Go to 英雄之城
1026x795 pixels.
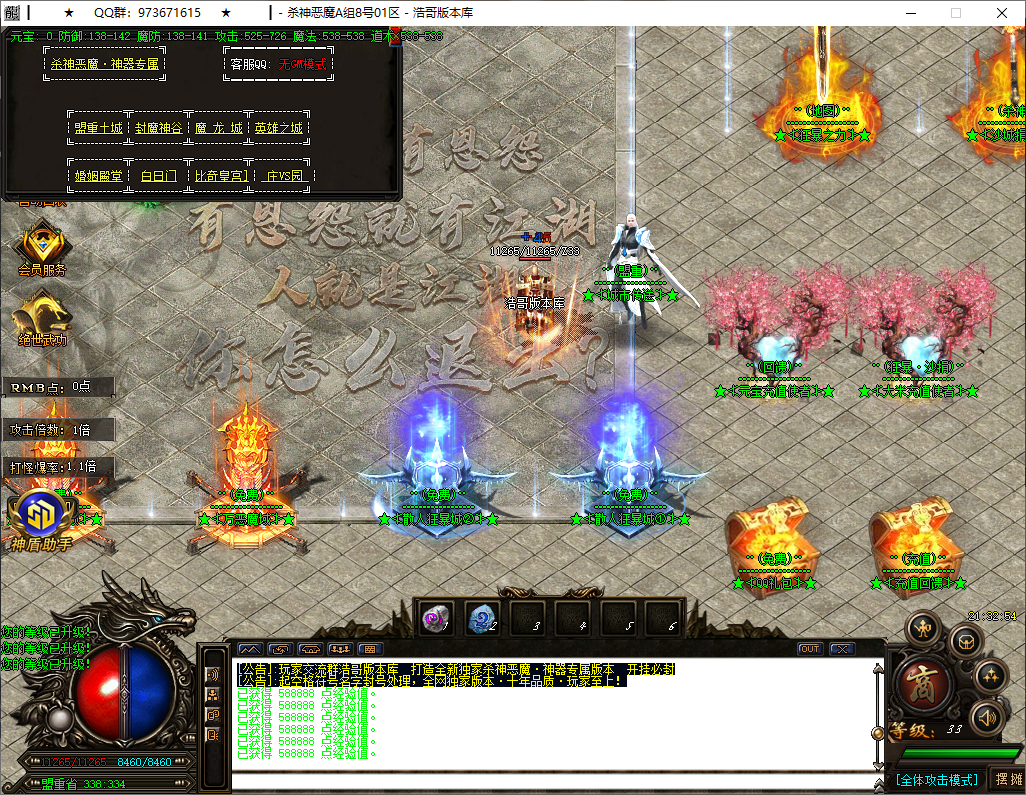278,128
